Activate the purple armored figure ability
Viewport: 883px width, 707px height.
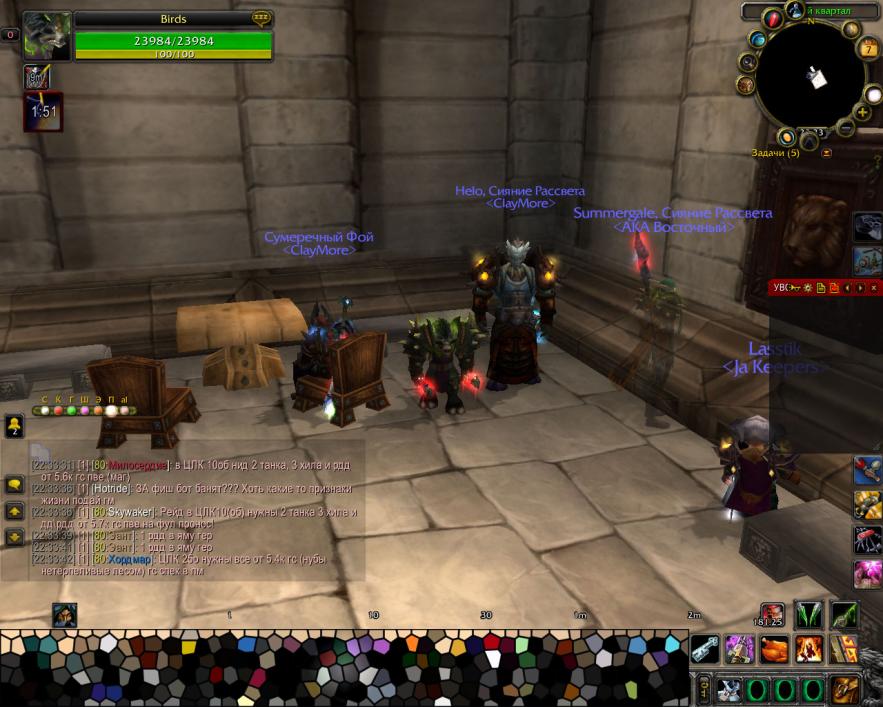[x=740, y=648]
